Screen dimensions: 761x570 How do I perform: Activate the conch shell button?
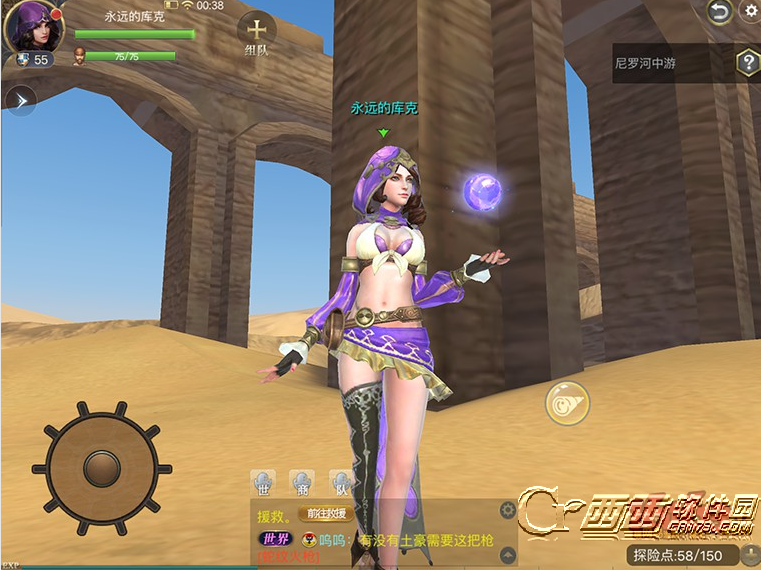tap(567, 403)
